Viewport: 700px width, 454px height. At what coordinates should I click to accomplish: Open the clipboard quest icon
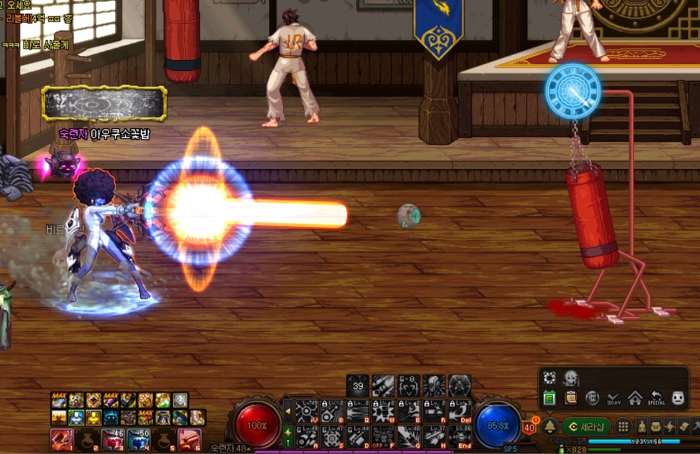(570, 398)
